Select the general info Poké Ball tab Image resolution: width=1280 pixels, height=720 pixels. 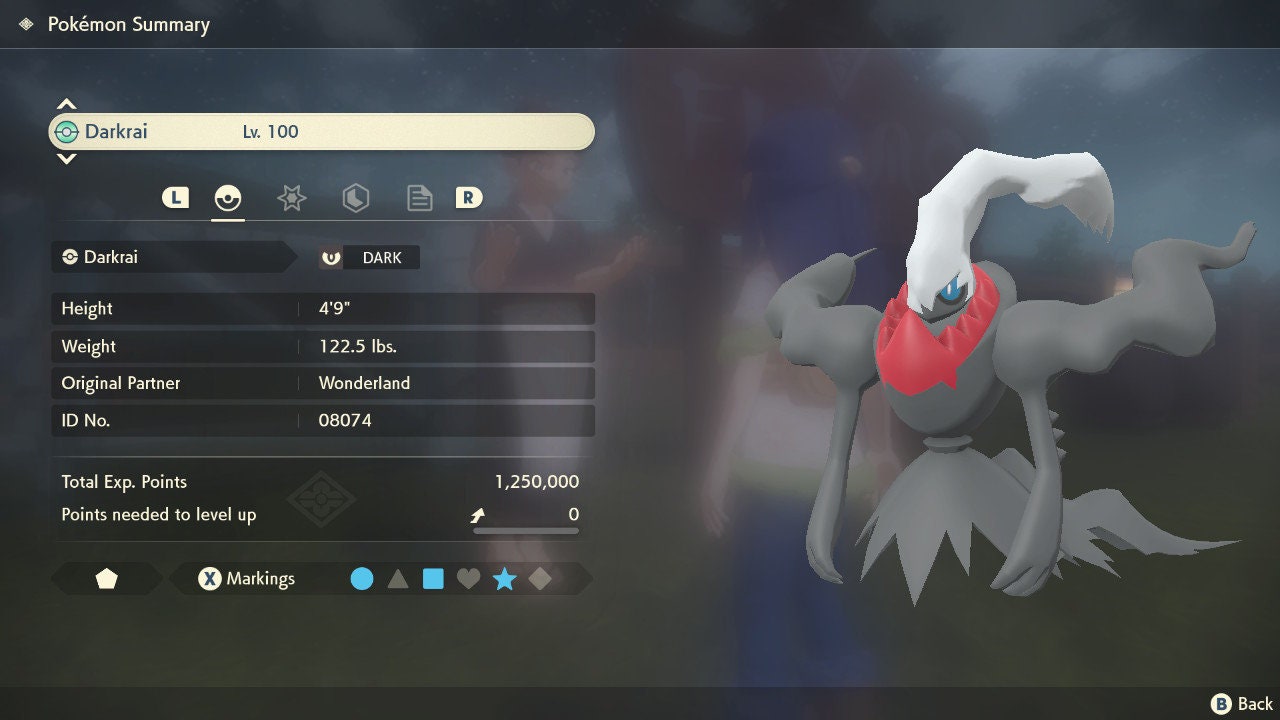(x=228, y=198)
